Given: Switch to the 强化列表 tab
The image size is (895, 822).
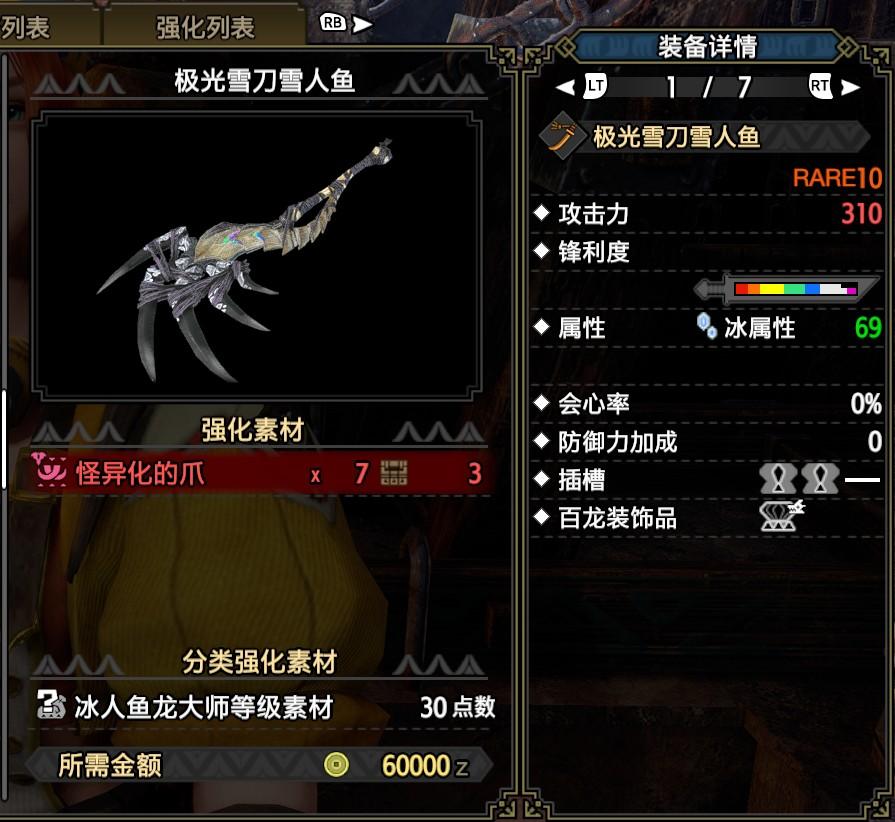Looking at the screenshot, I should [x=206, y=27].
